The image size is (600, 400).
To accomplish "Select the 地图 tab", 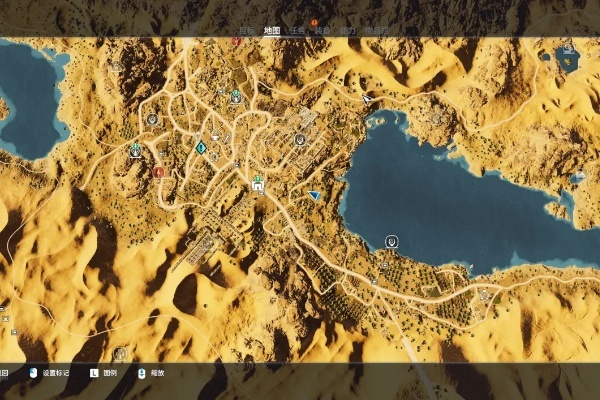I will [271, 30].
